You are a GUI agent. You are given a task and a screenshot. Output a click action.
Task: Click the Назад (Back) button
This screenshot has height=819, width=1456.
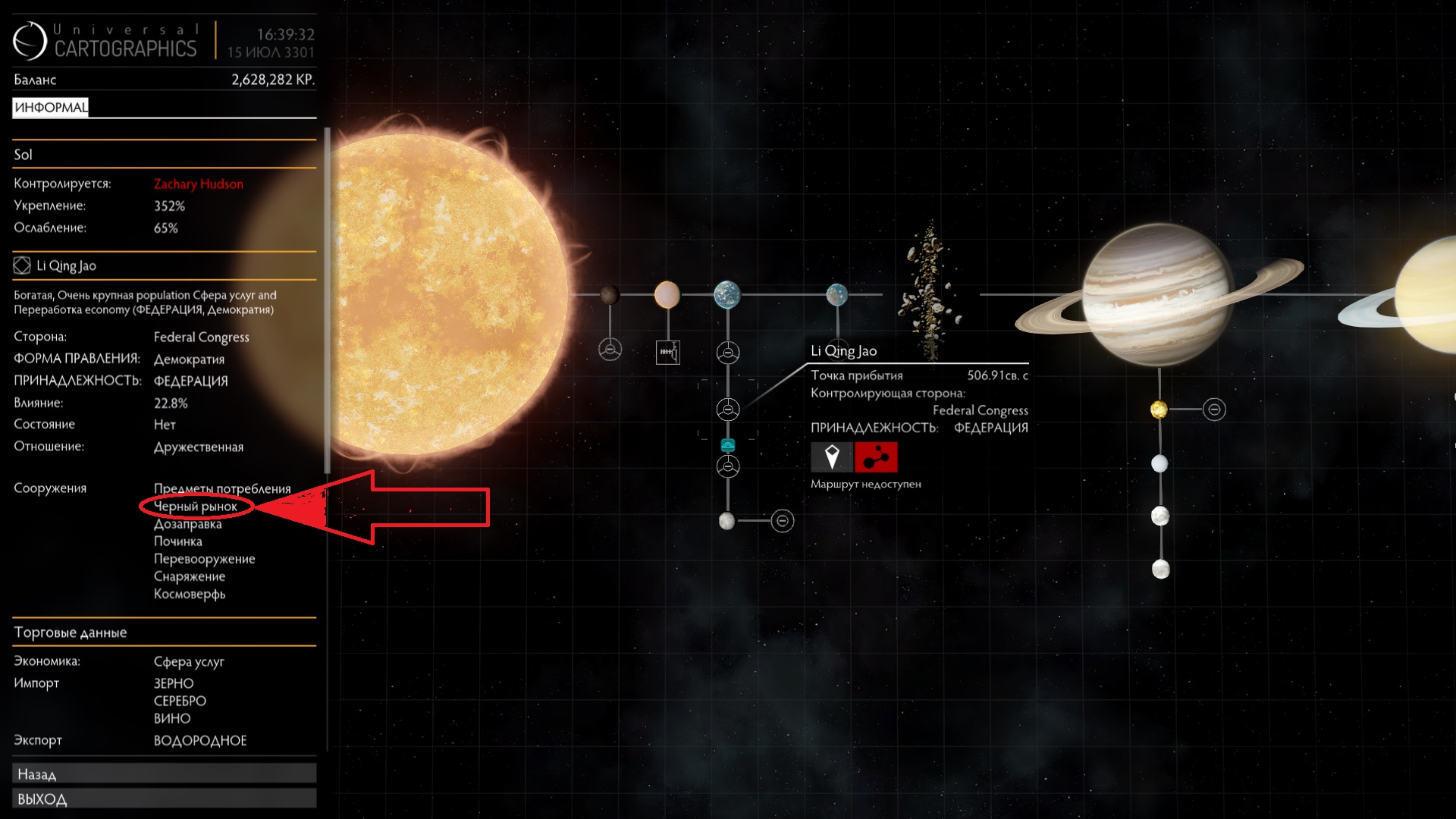164,773
